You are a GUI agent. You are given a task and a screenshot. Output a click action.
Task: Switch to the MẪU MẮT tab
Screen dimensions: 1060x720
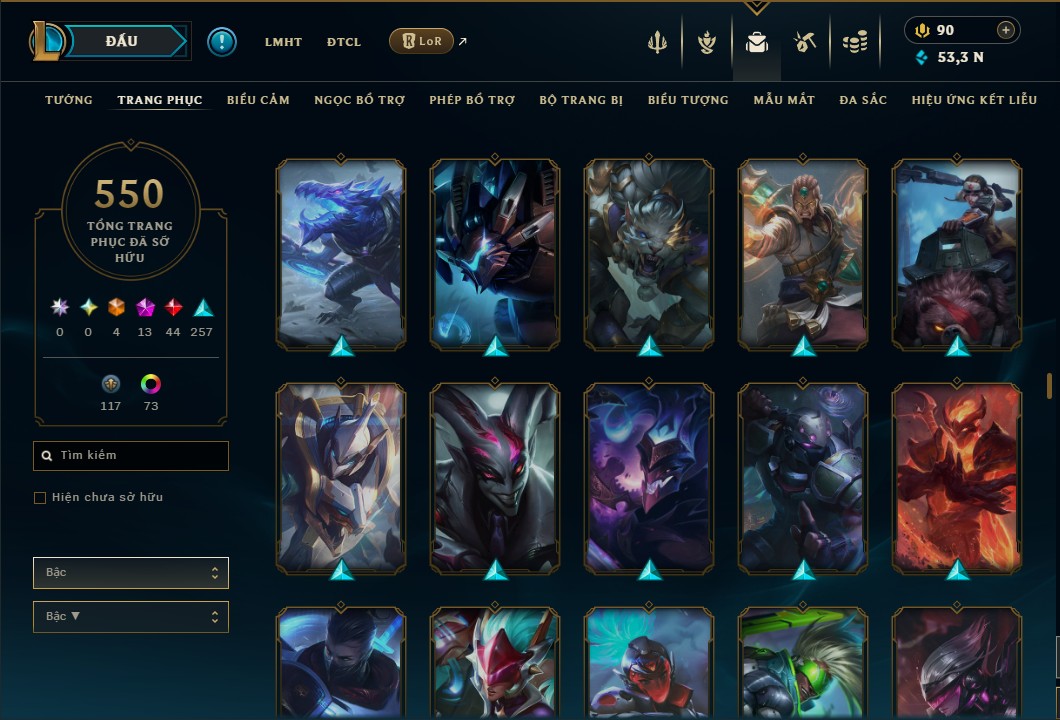pos(784,100)
